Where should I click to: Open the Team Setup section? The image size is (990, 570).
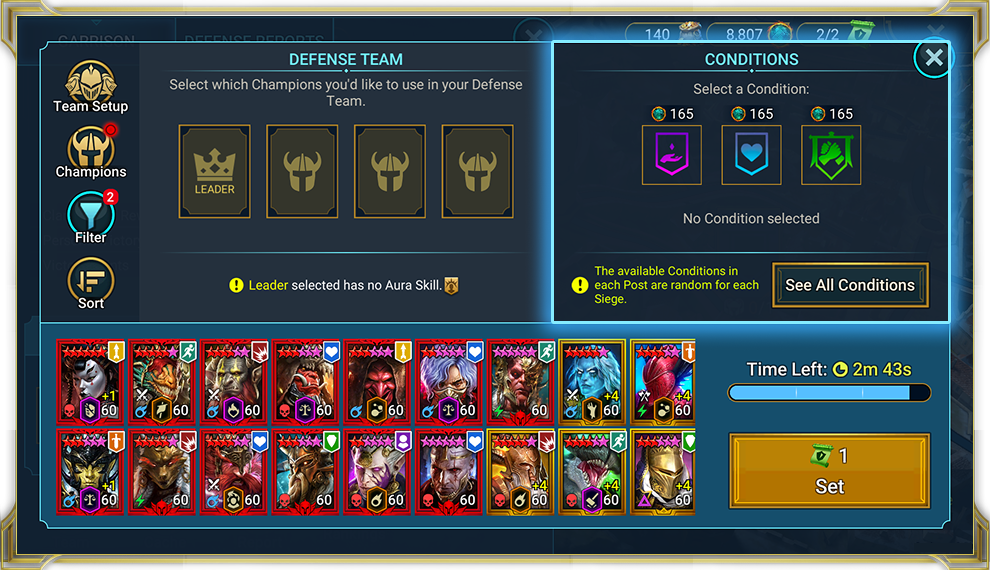pyautogui.click(x=90, y=85)
